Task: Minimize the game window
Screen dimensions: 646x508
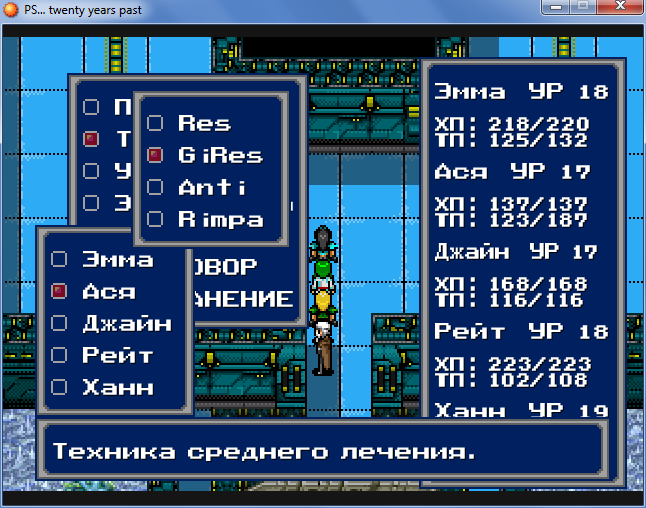Action: pyautogui.click(x=554, y=9)
